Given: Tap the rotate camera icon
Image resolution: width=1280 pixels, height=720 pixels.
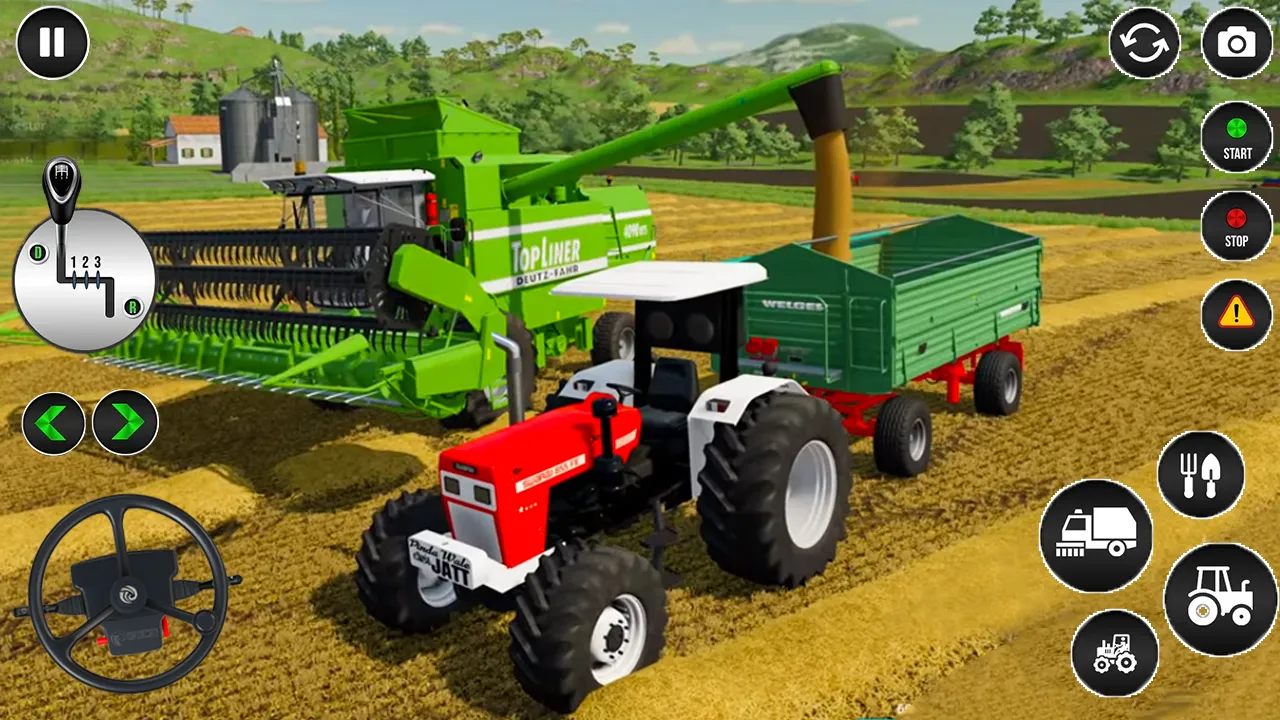Looking at the screenshot, I should point(1145,42).
